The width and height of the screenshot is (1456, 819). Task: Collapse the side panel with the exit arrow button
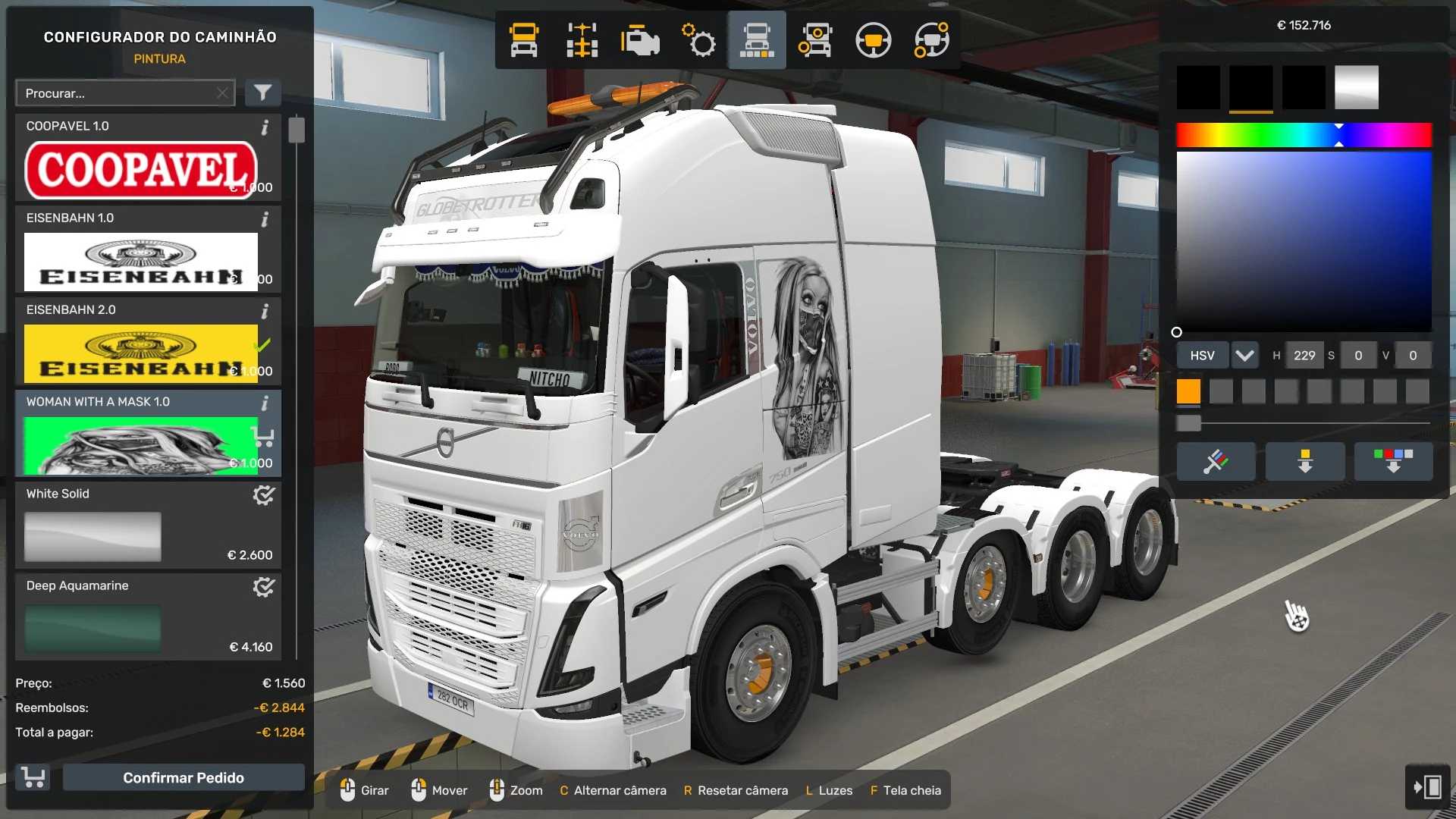[1427, 786]
